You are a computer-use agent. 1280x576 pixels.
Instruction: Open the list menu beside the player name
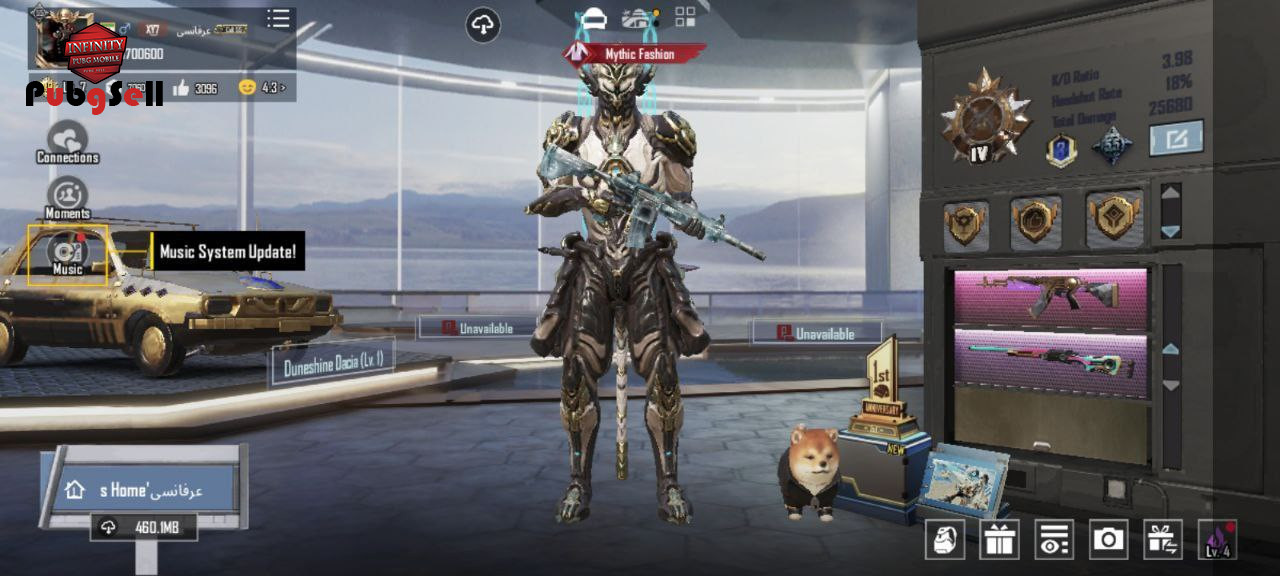click(x=278, y=19)
